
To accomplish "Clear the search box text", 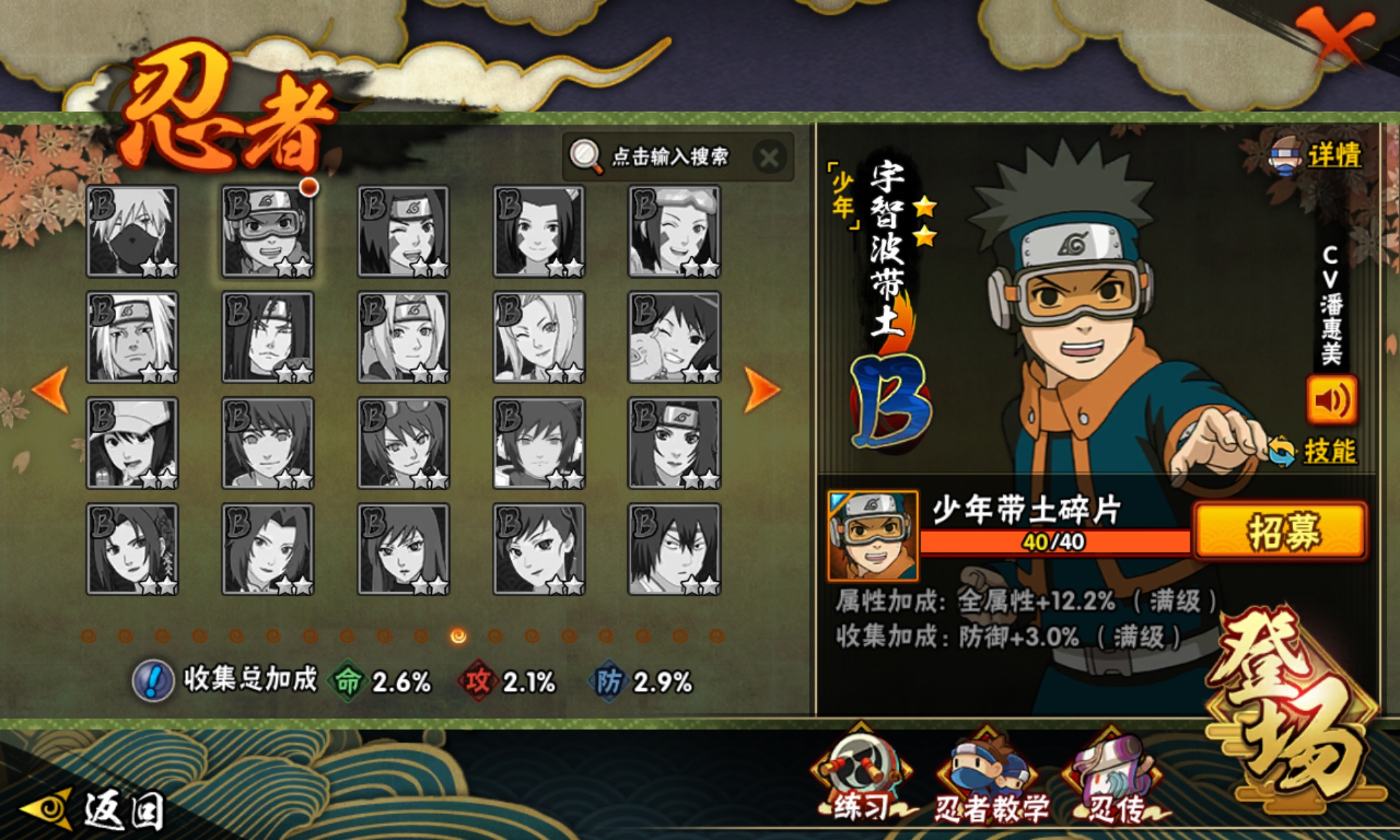I will [769, 157].
